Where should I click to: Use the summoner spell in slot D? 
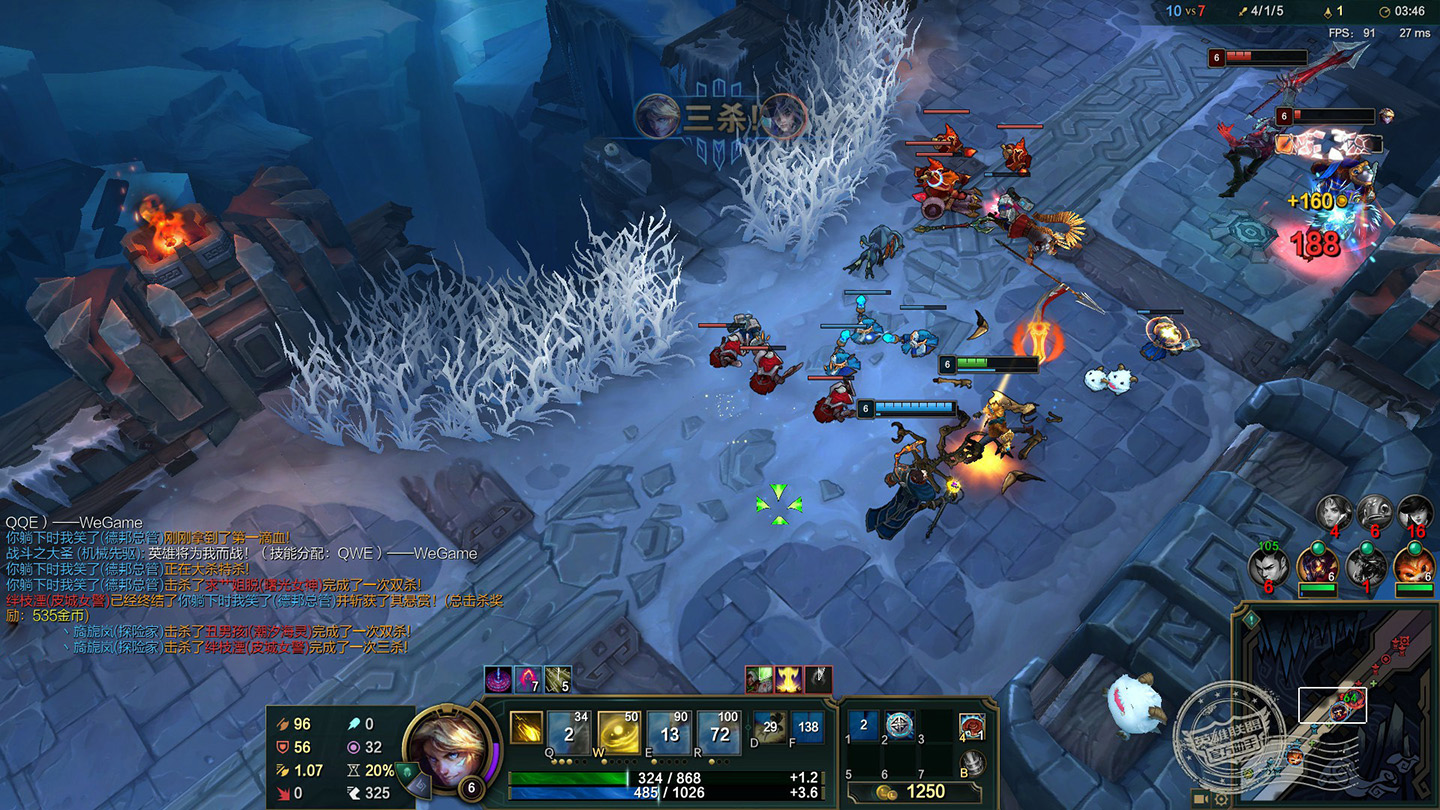[769, 727]
